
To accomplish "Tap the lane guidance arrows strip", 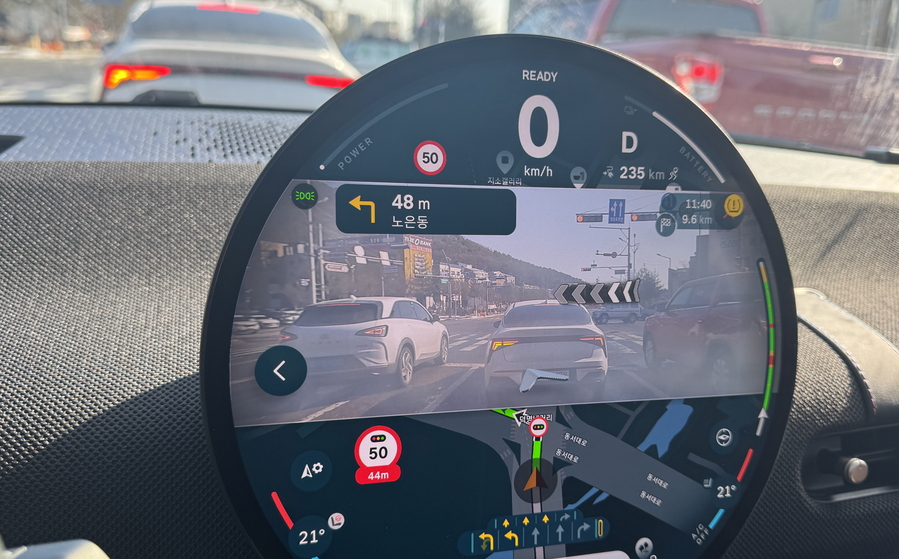I will point(539,531).
